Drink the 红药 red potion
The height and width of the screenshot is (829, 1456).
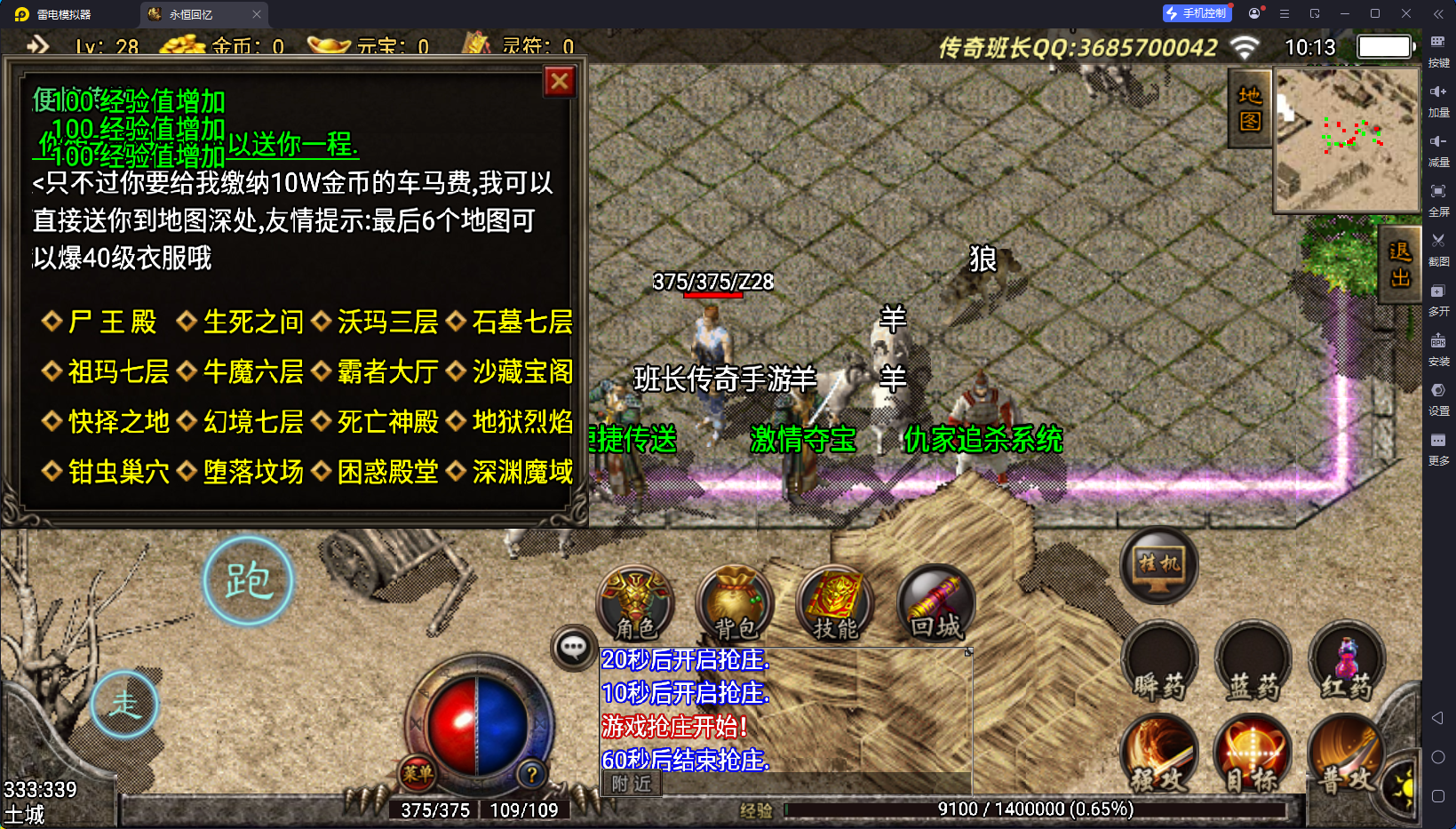click(x=1347, y=659)
